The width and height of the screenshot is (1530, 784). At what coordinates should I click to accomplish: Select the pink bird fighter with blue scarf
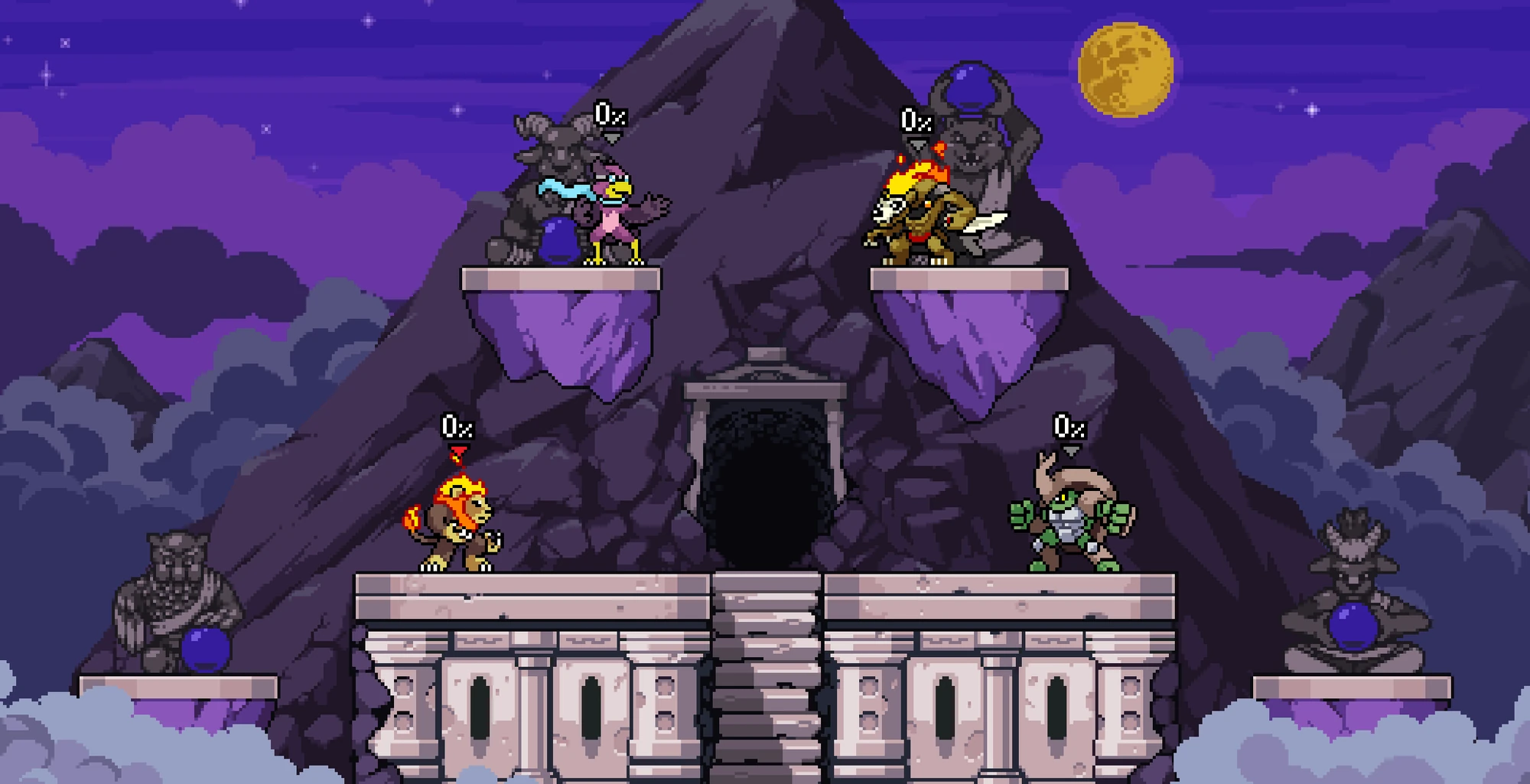[612, 218]
